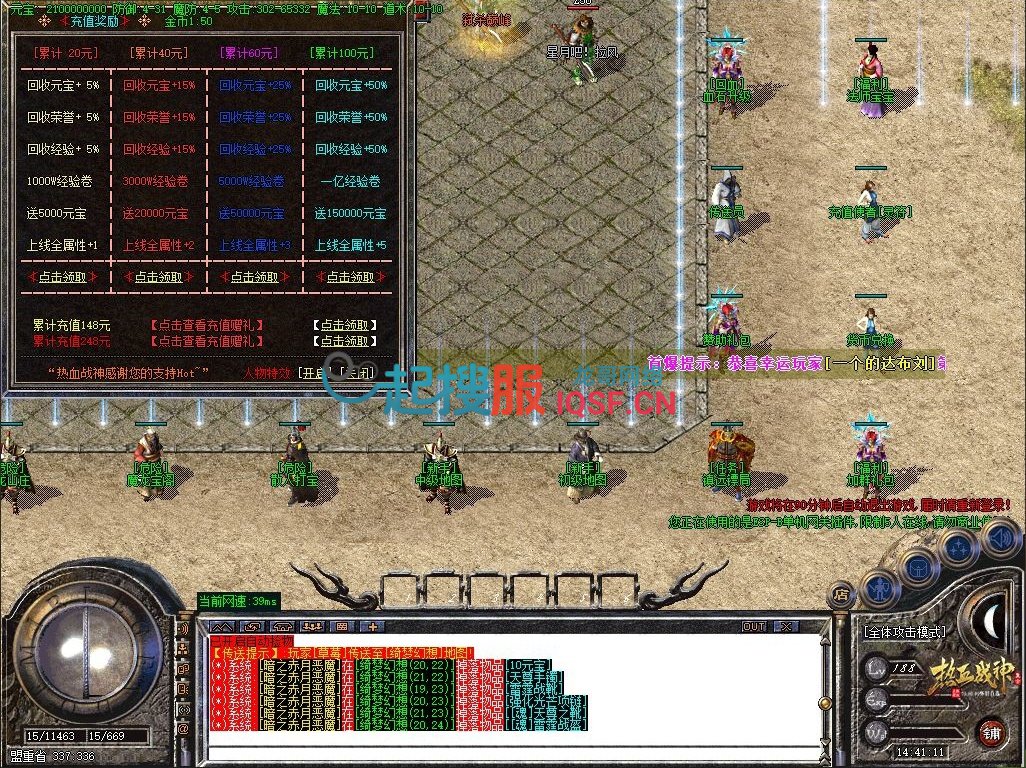Click the OUT button on chat bar

[x=754, y=627]
